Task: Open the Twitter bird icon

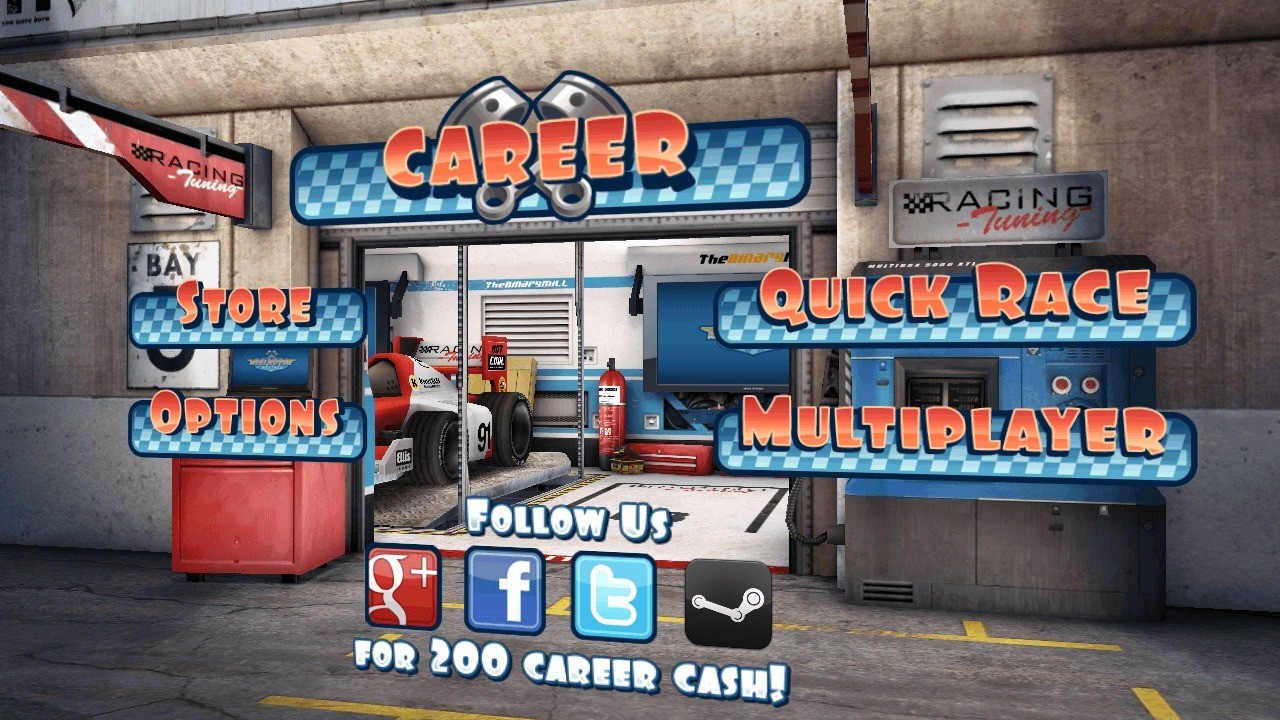Action: 613,596
